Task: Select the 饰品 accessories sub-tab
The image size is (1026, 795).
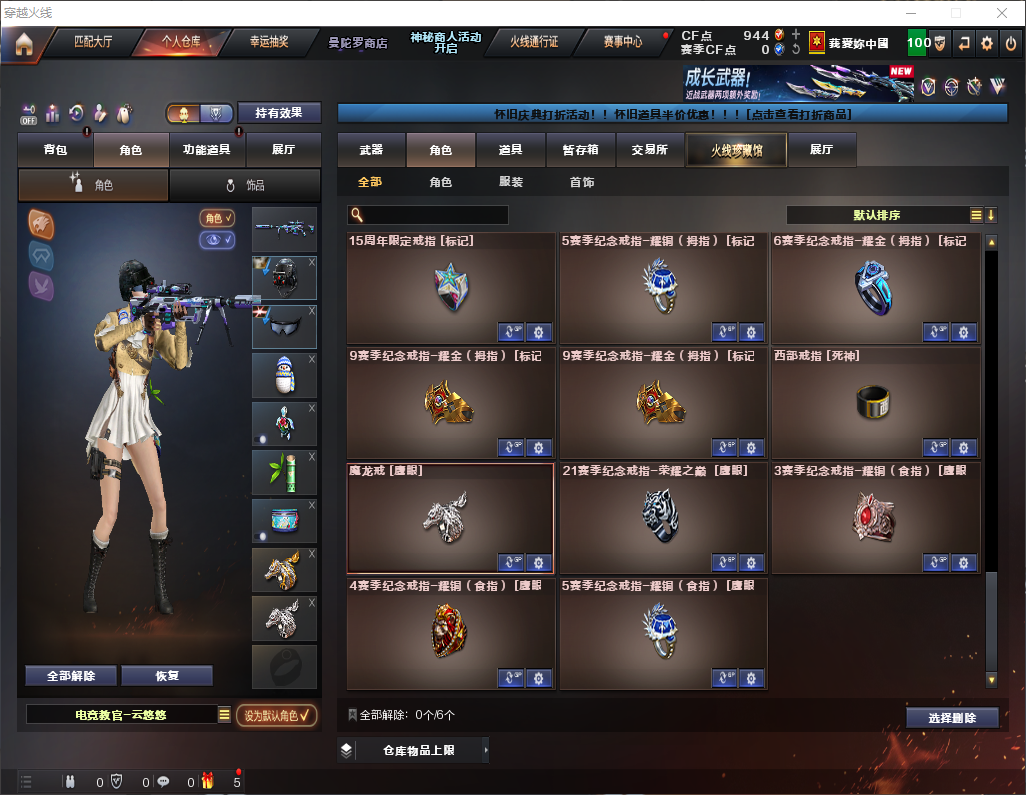Action: coord(245,185)
